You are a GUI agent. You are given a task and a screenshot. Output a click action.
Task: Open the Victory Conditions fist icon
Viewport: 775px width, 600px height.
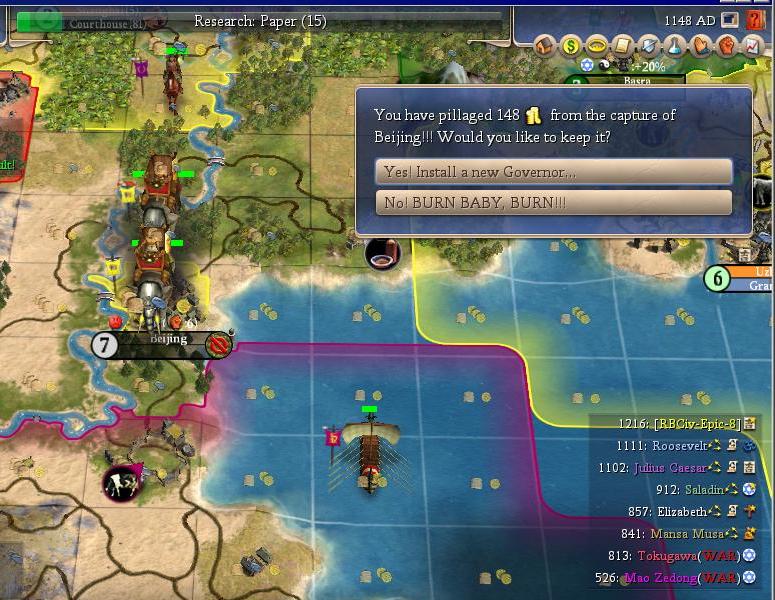(726, 45)
